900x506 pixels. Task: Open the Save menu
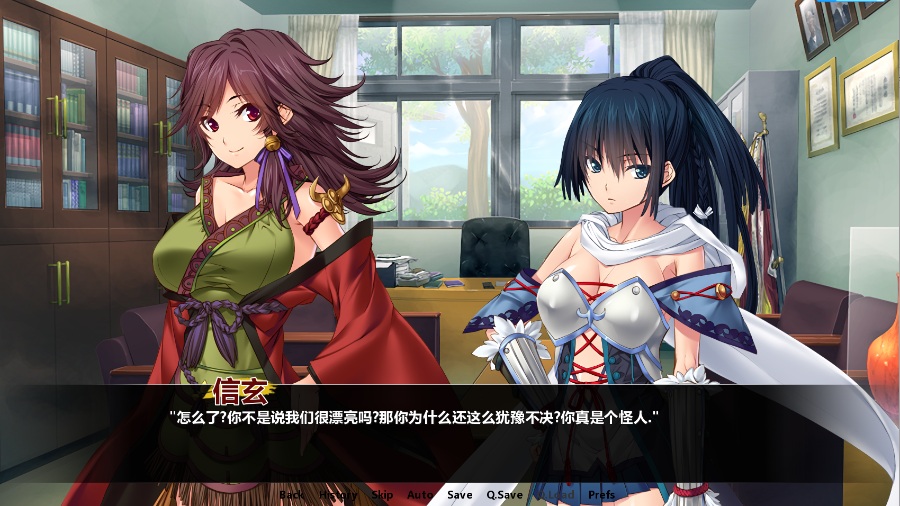tap(460, 495)
